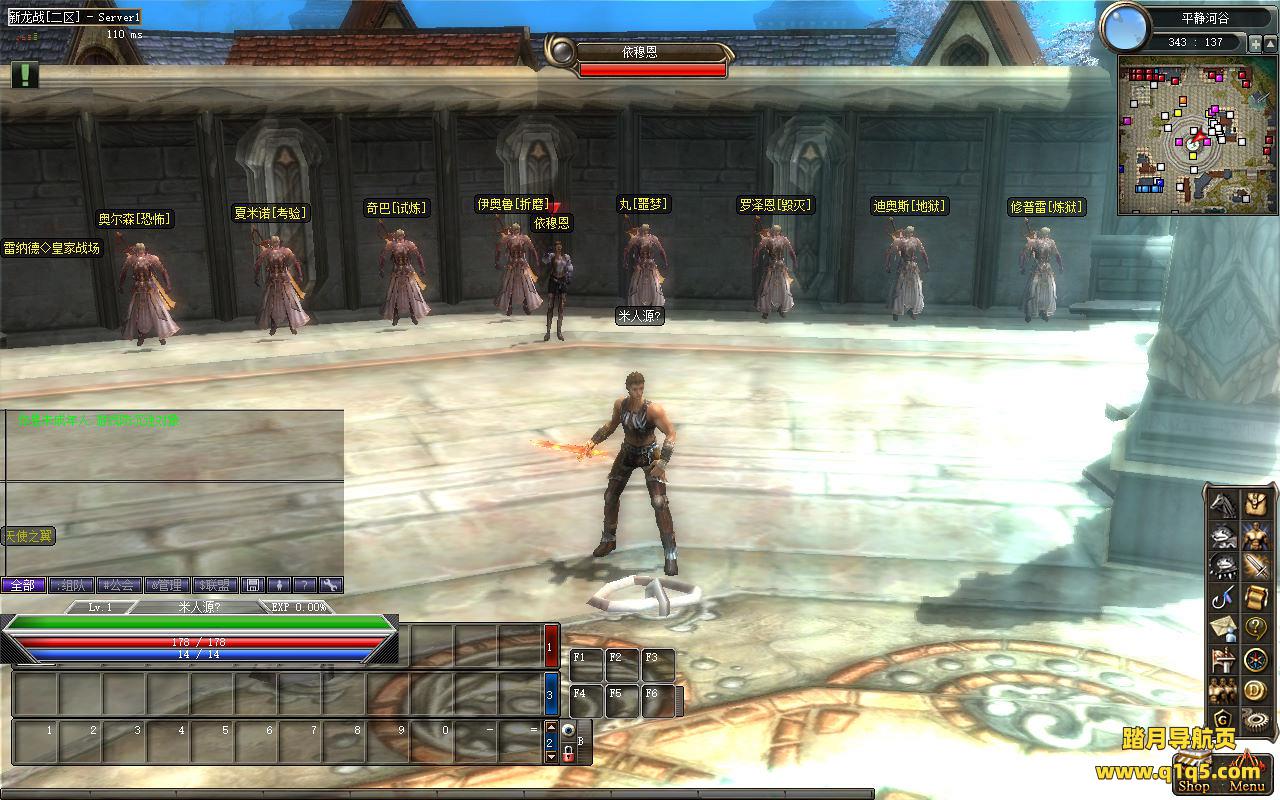The height and width of the screenshot is (800, 1280).
Task: Open the sword skills icon
Action: [x=1256, y=567]
